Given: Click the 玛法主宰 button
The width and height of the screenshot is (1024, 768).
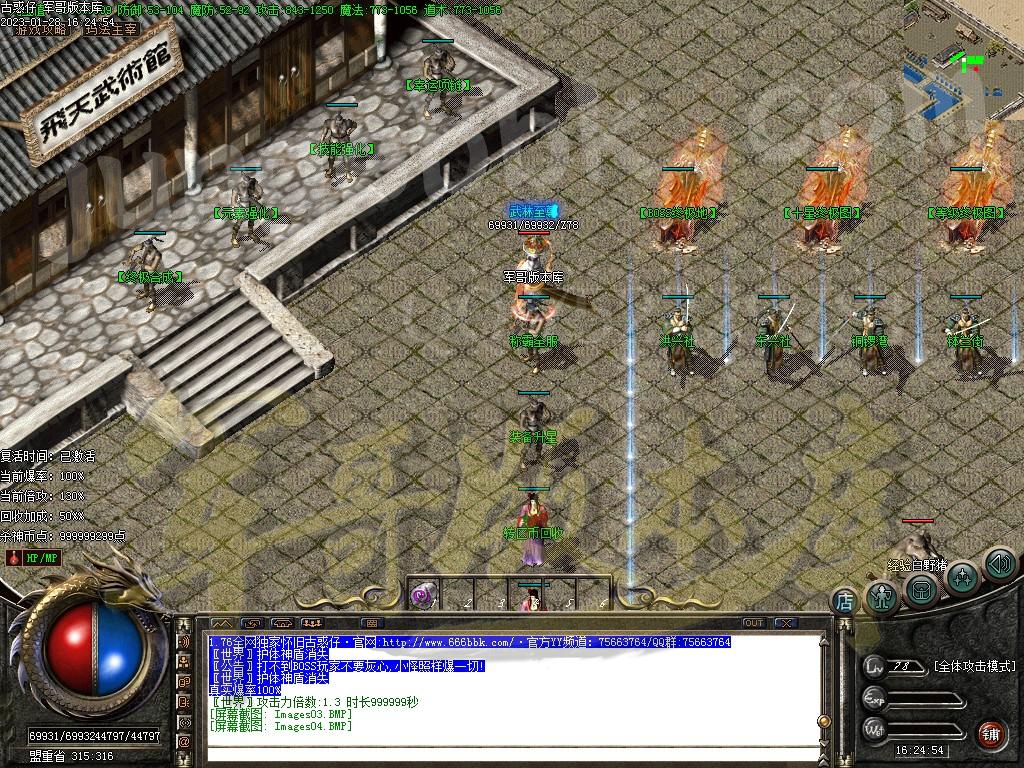Looking at the screenshot, I should coord(110,30).
